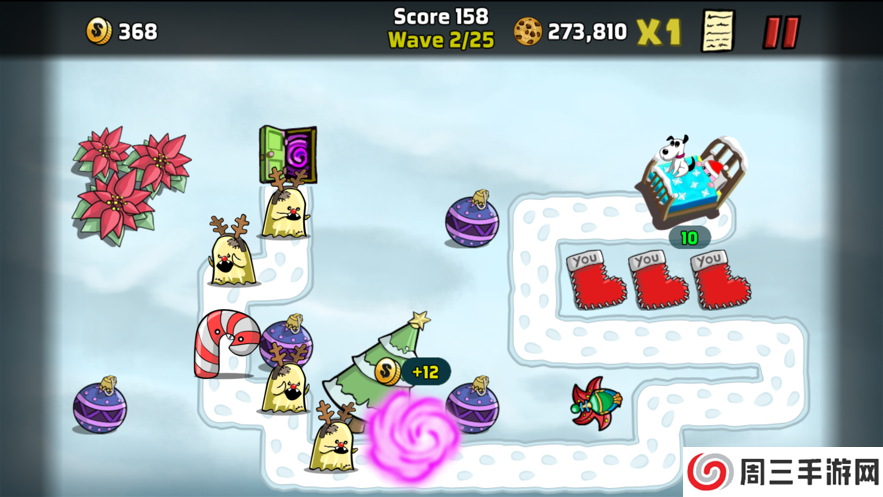Viewport: 883px width, 497px height.
Task: Pause the game with the red pause button
Action: [781, 32]
